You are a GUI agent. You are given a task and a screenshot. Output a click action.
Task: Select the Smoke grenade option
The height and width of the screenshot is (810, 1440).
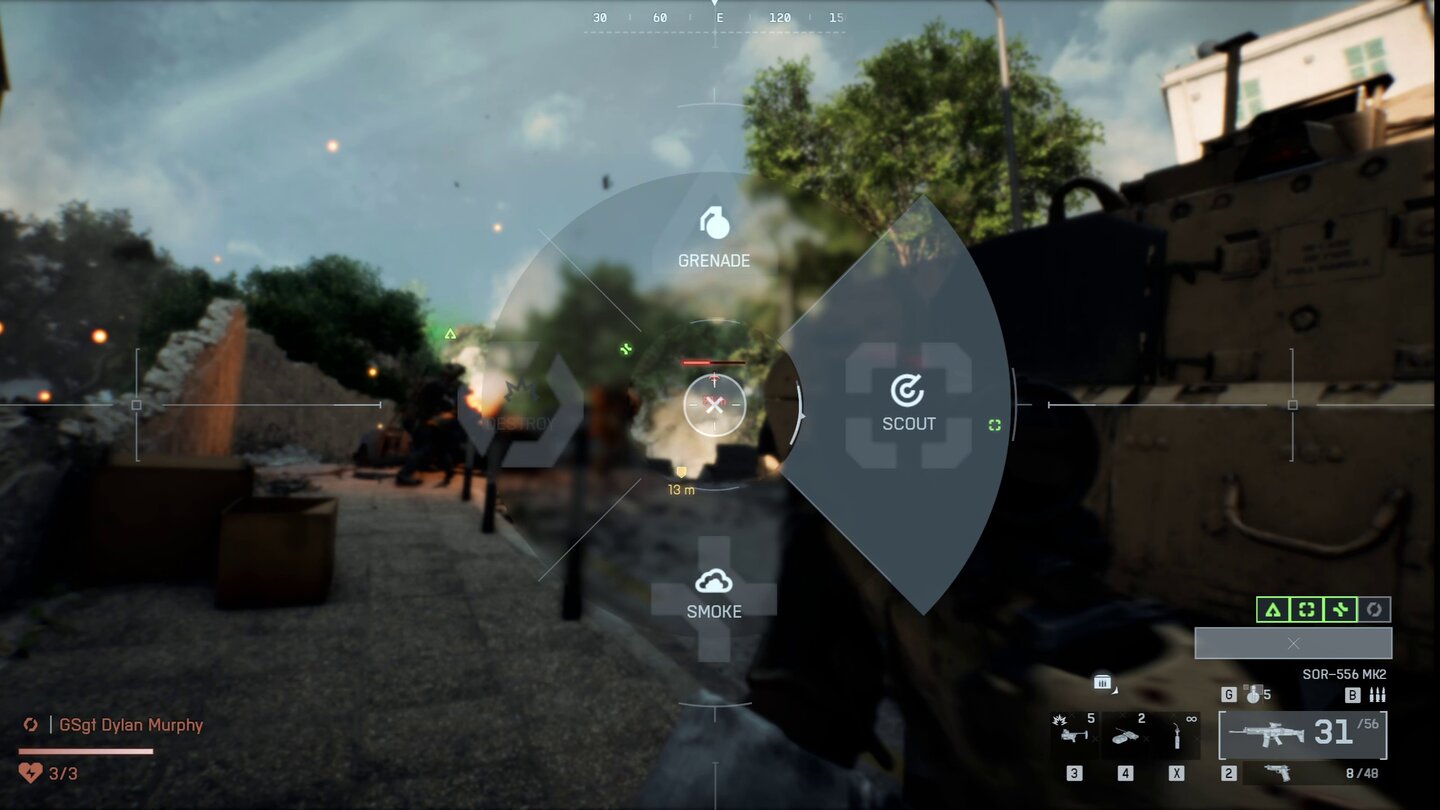pyautogui.click(x=714, y=595)
